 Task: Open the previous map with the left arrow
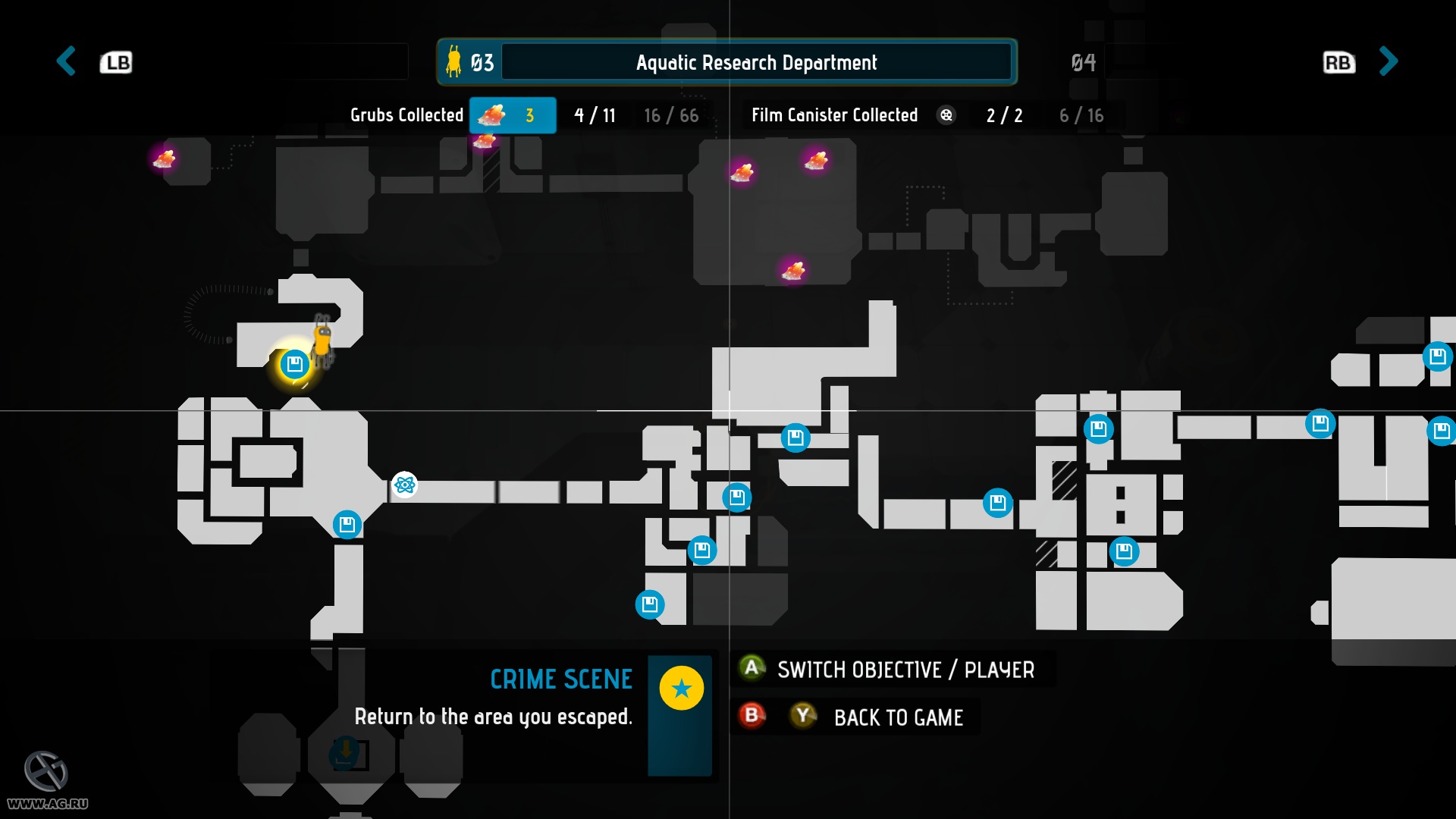(66, 62)
